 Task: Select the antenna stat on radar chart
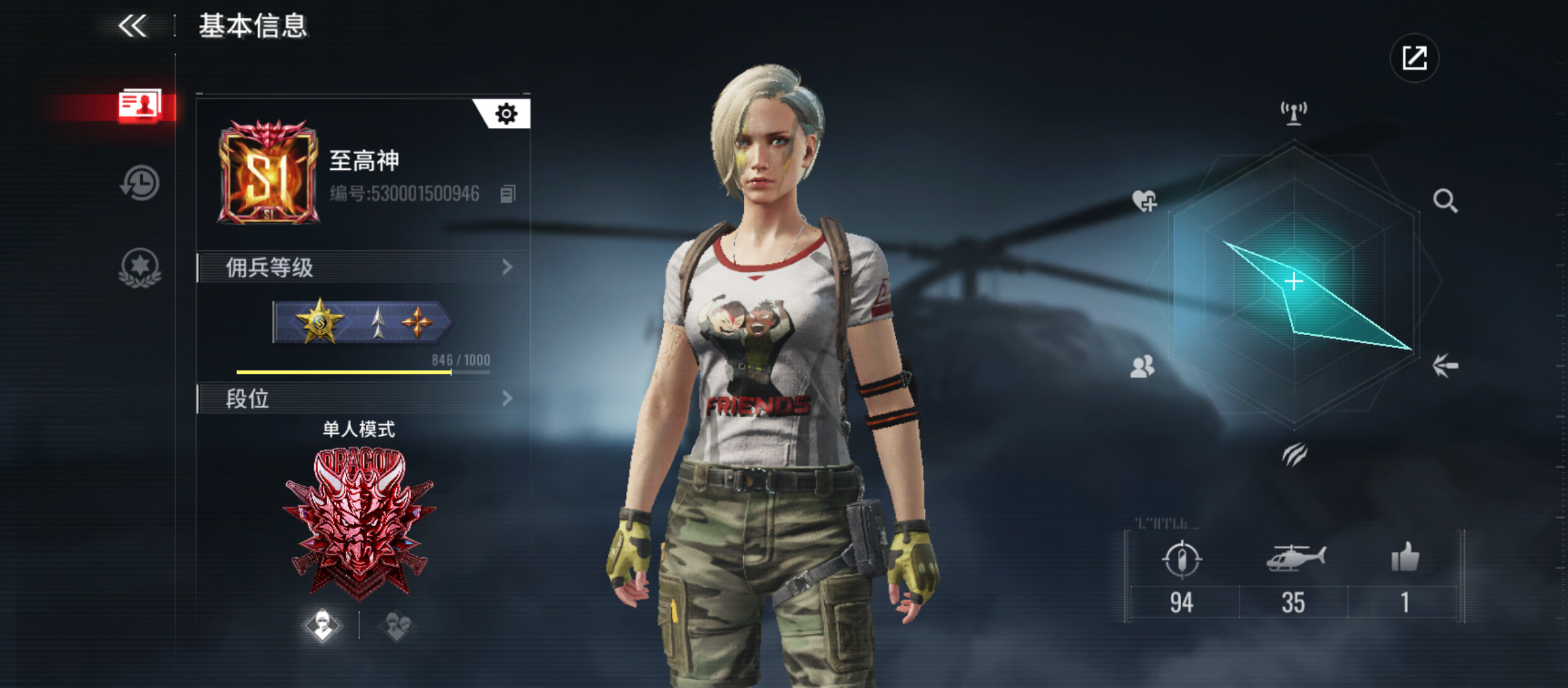pyautogui.click(x=1293, y=113)
